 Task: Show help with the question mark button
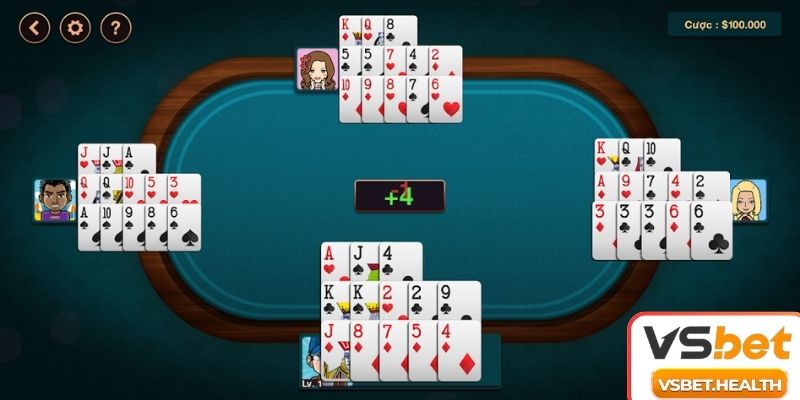tap(116, 27)
